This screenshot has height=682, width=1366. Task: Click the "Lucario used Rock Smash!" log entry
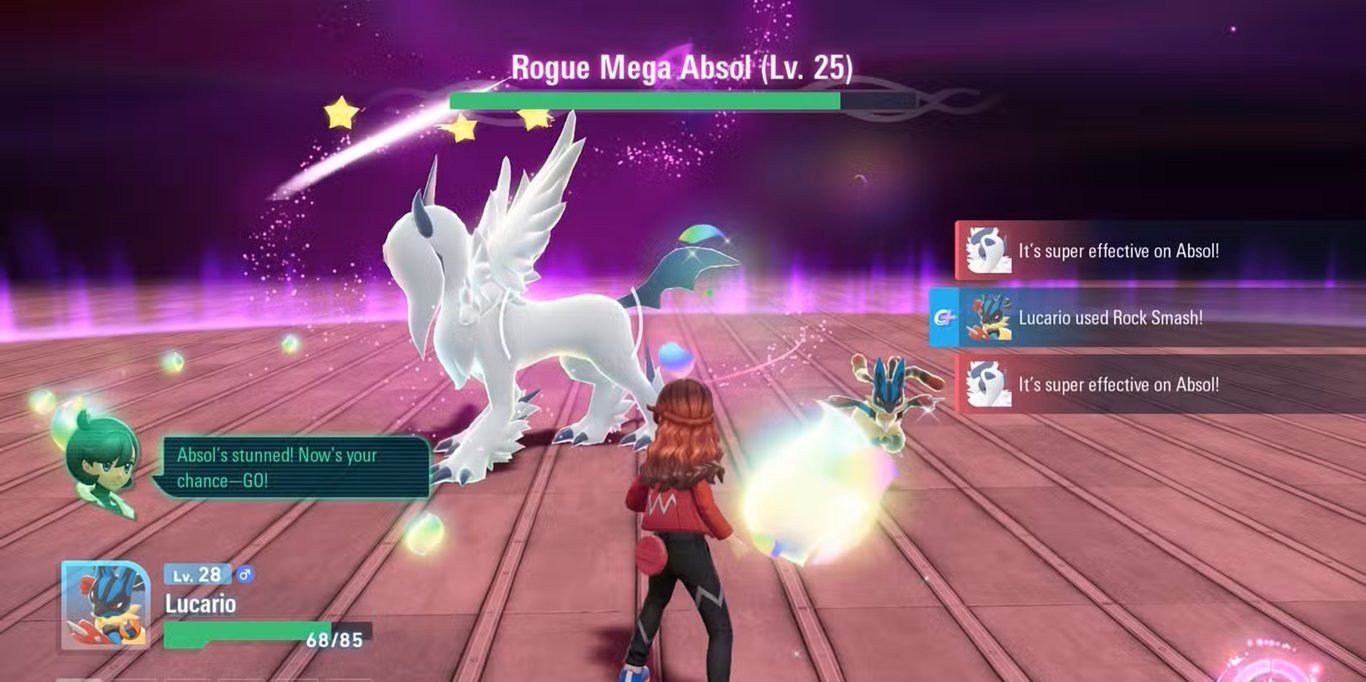[x=1110, y=318]
